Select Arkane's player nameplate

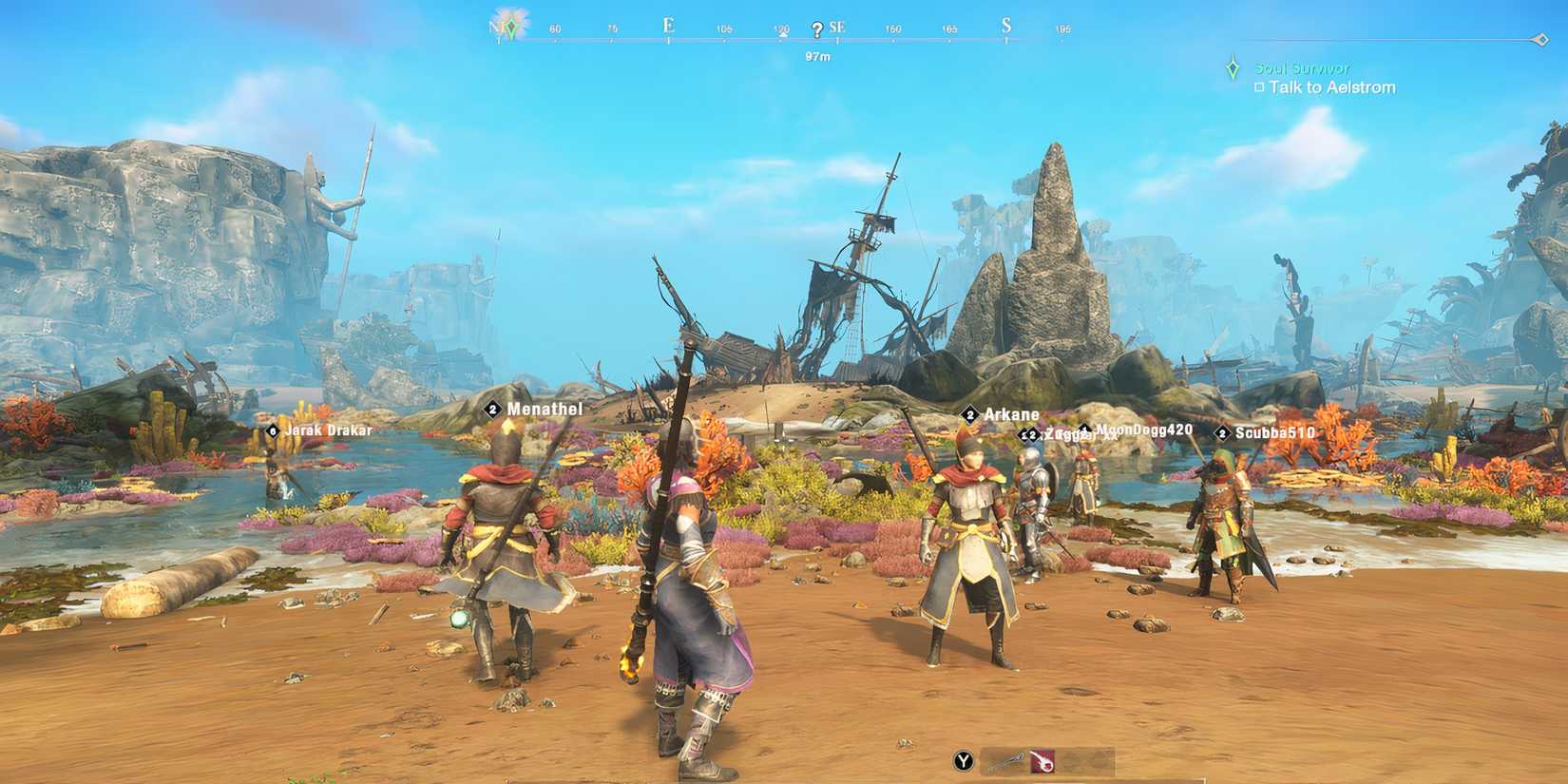click(1010, 415)
